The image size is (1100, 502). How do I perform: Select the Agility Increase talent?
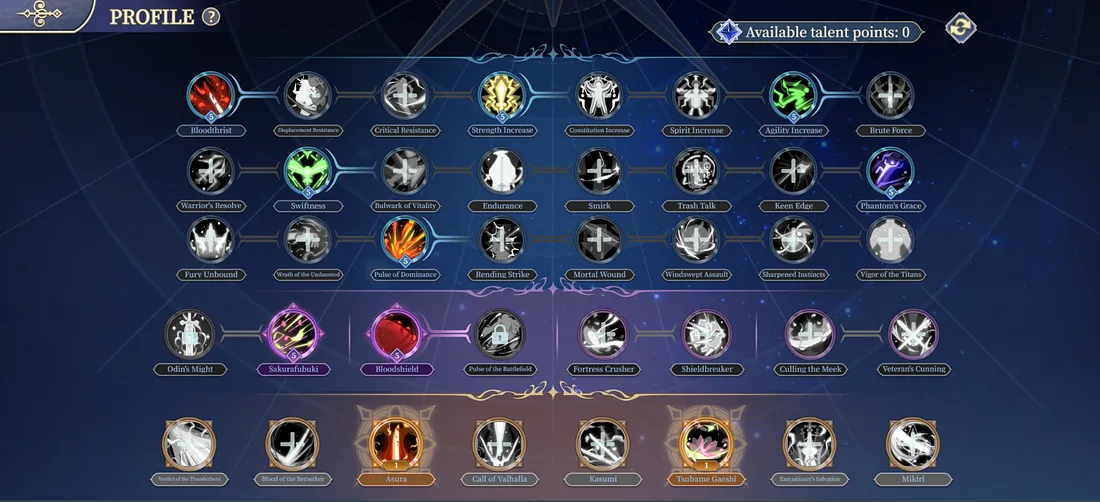point(794,96)
